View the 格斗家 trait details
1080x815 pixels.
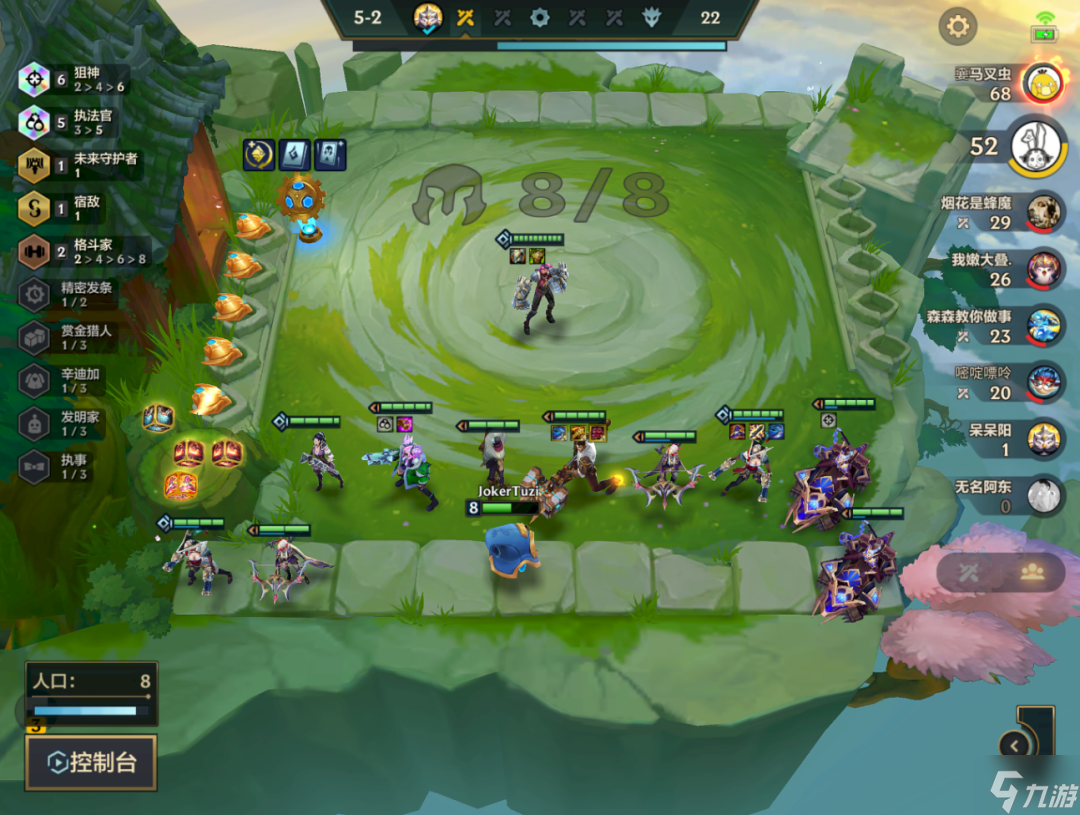[78, 251]
